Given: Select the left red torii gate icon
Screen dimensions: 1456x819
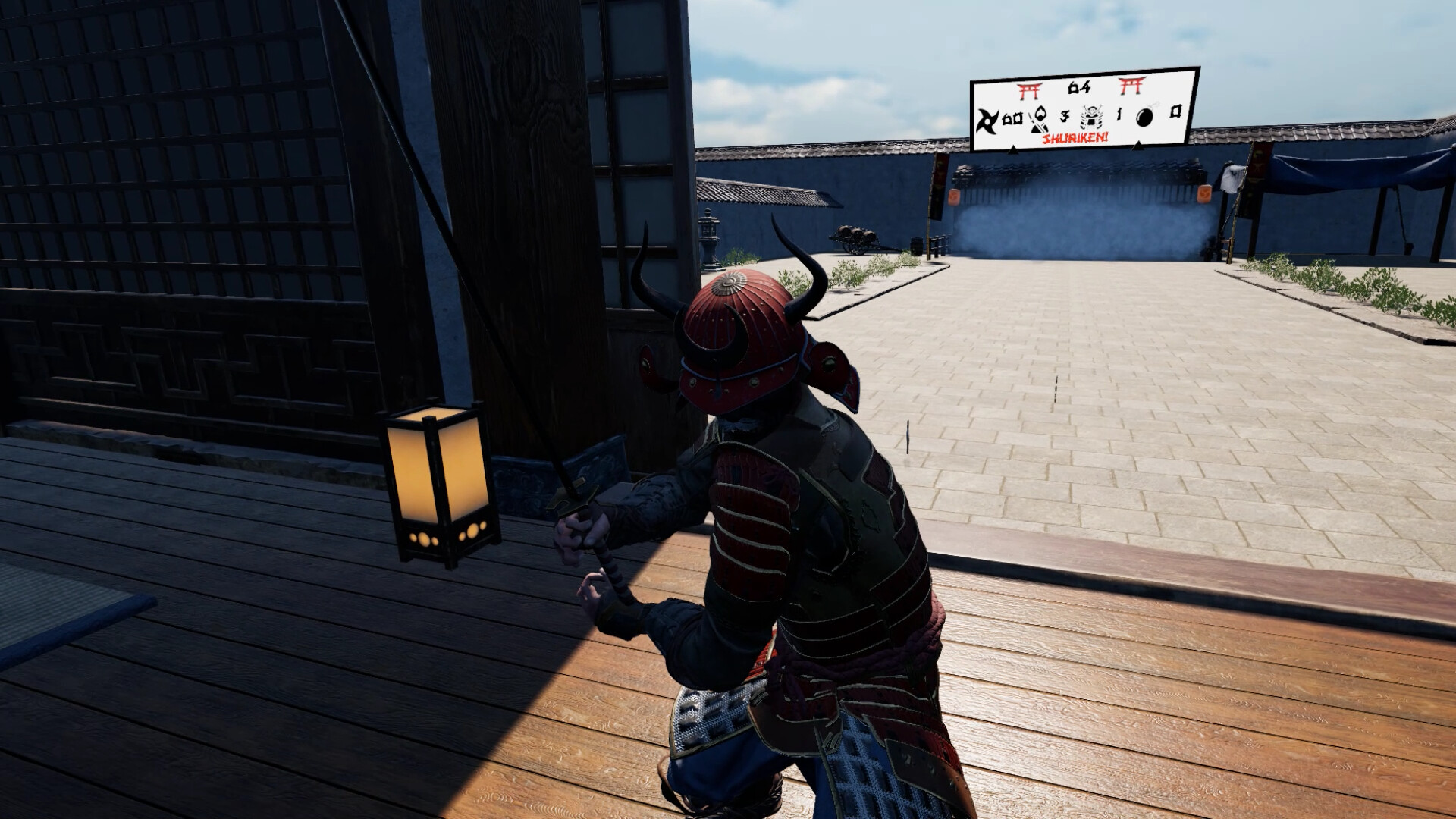Looking at the screenshot, I should (1031, 91).
